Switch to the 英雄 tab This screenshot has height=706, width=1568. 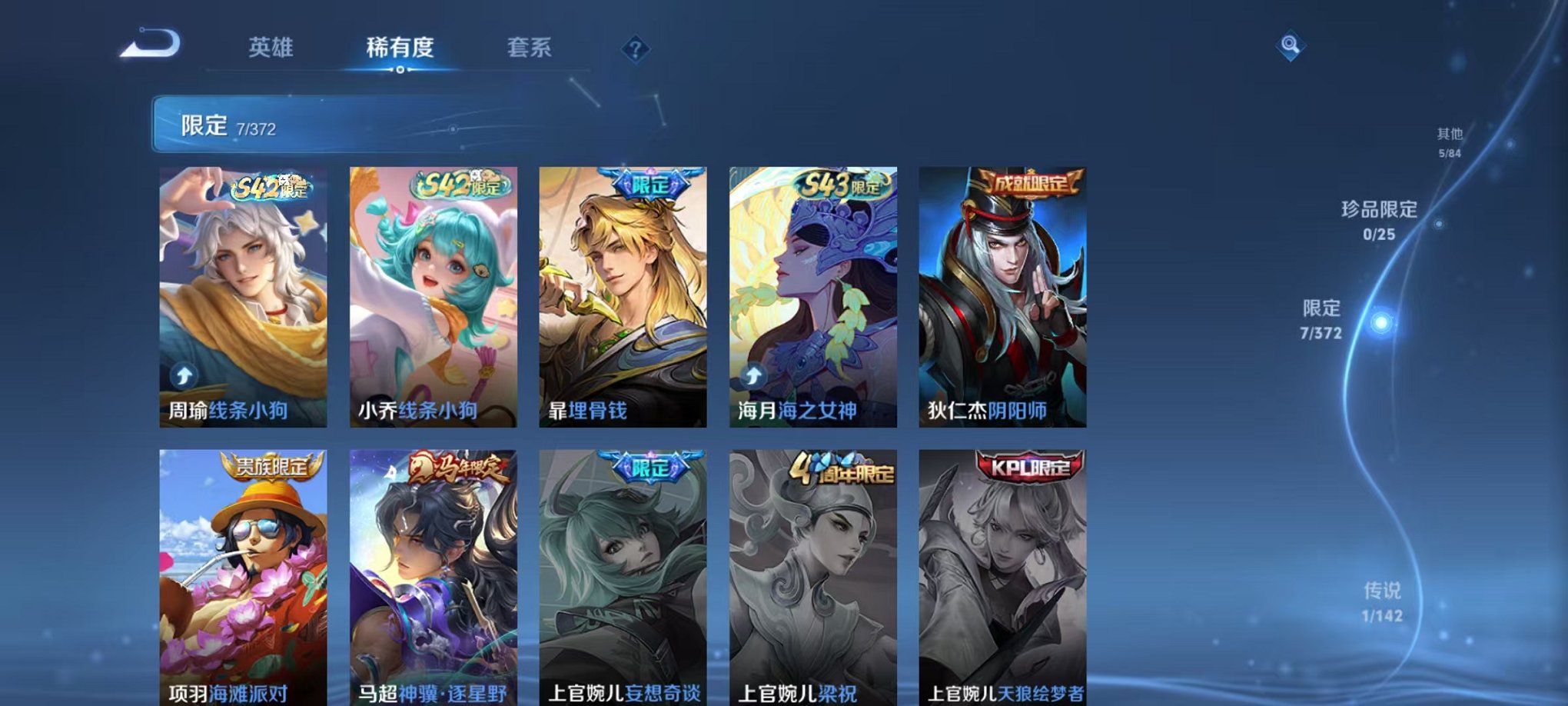(271, 48)
